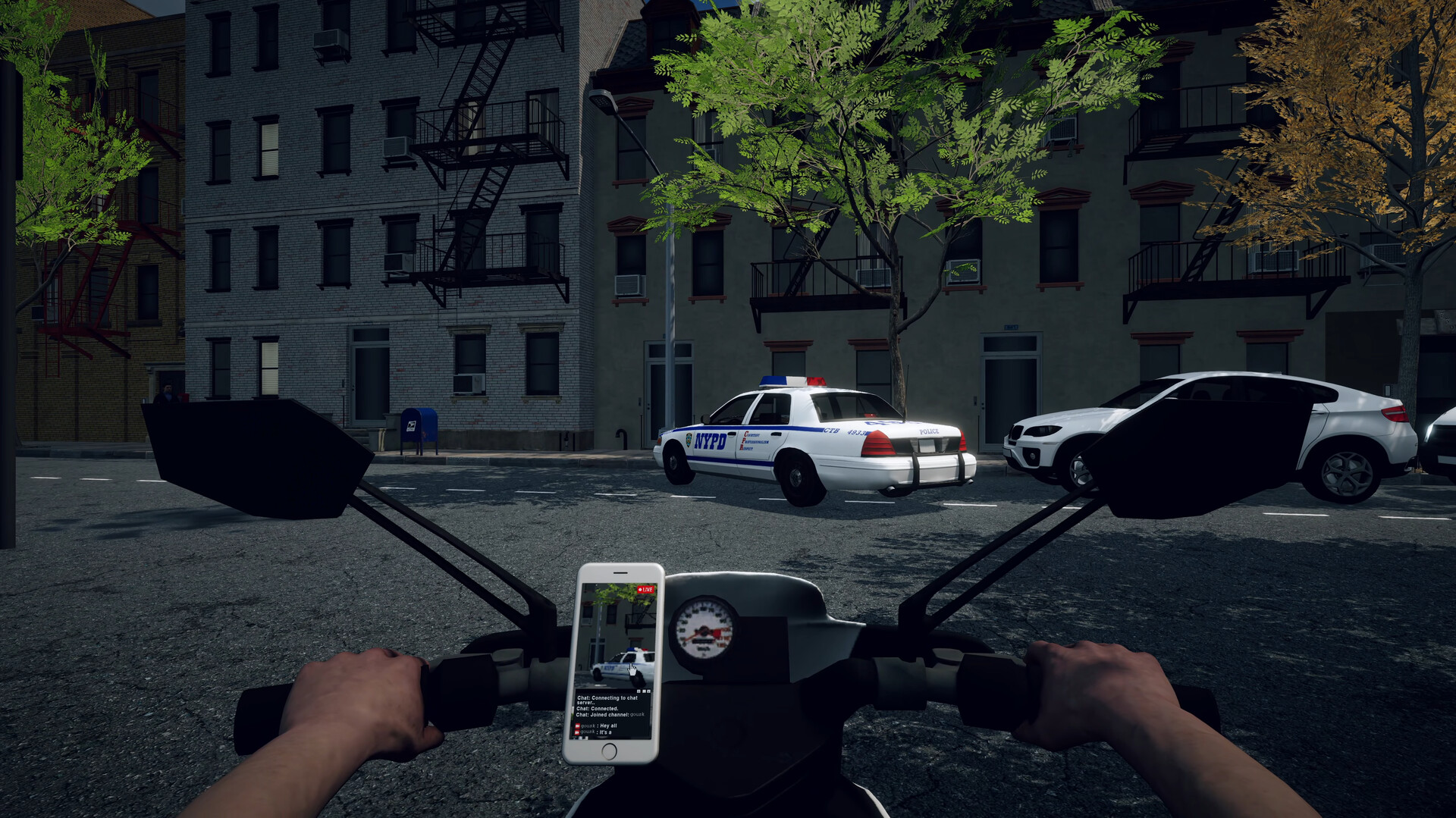Screen dimensions: 1456x818
Task: Click gouak's avatar next to 'Hey all'
Action: (x=577, y=725)
